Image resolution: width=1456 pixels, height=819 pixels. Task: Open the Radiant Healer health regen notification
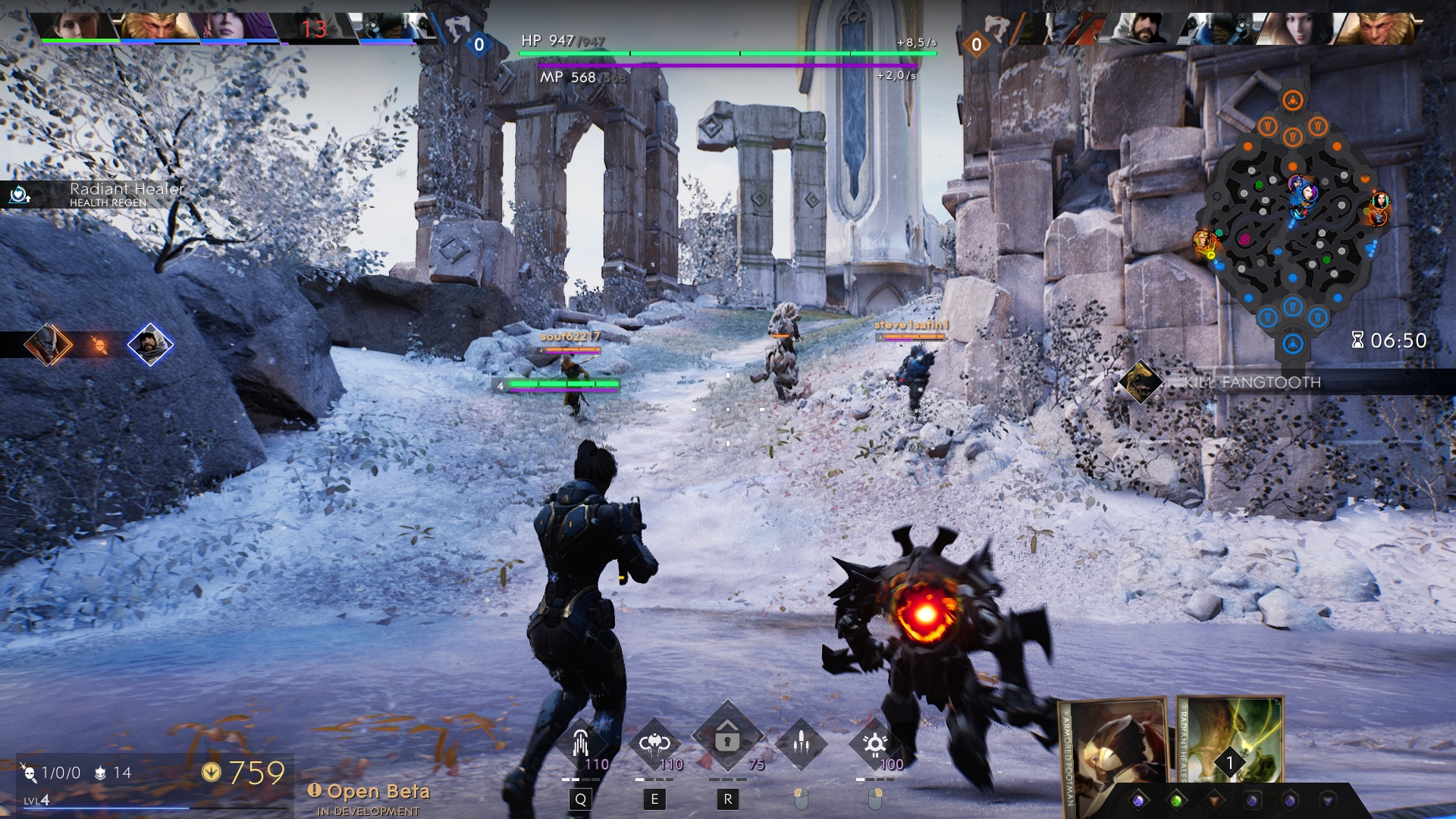(x=99, y=195)
